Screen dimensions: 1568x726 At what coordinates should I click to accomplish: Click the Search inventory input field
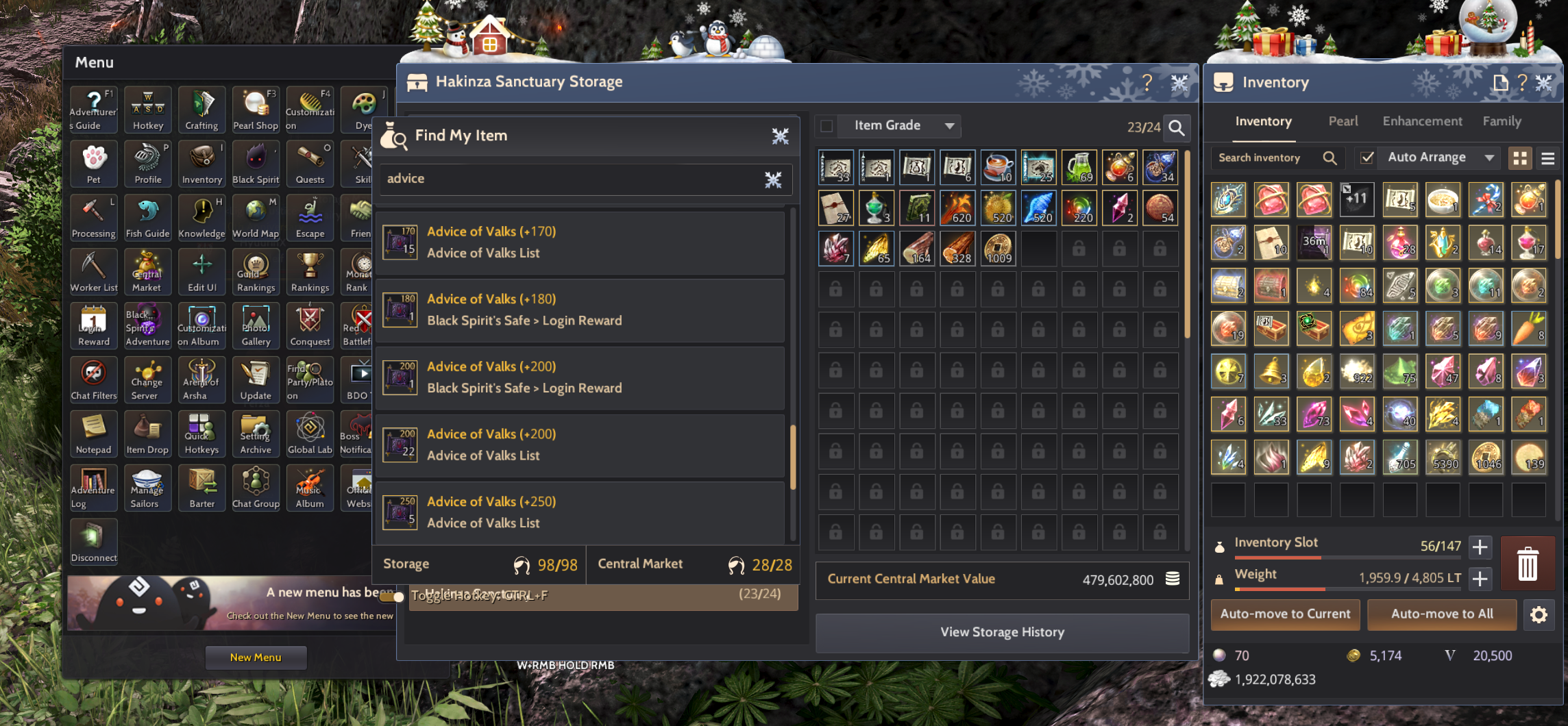(1268, 157)
